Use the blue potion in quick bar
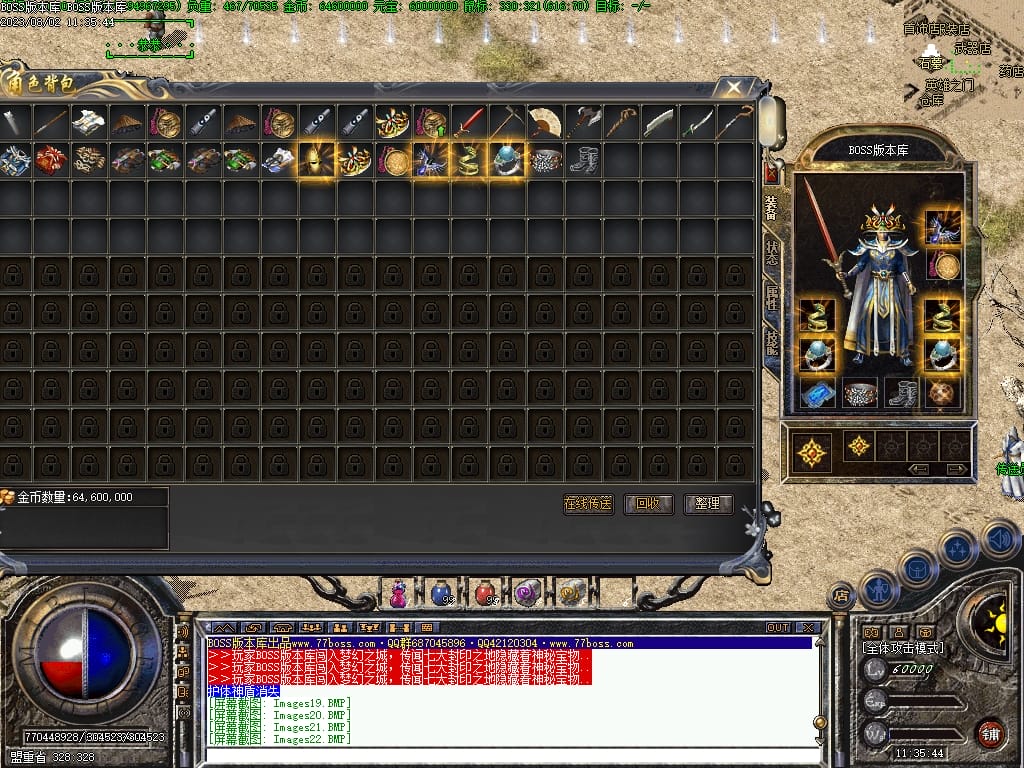Viewport: 1024px width, 768px height. pos(441,593)
